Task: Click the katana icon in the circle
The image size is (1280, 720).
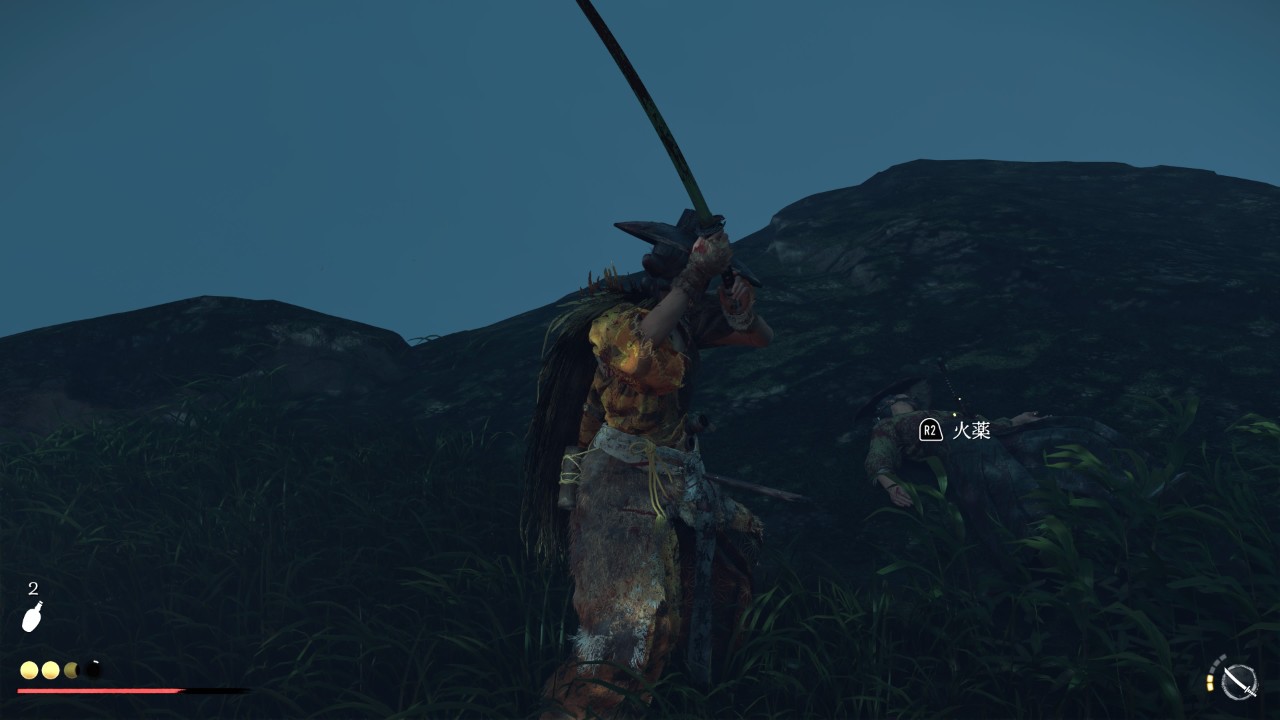Action: [x=1238, y=681]
